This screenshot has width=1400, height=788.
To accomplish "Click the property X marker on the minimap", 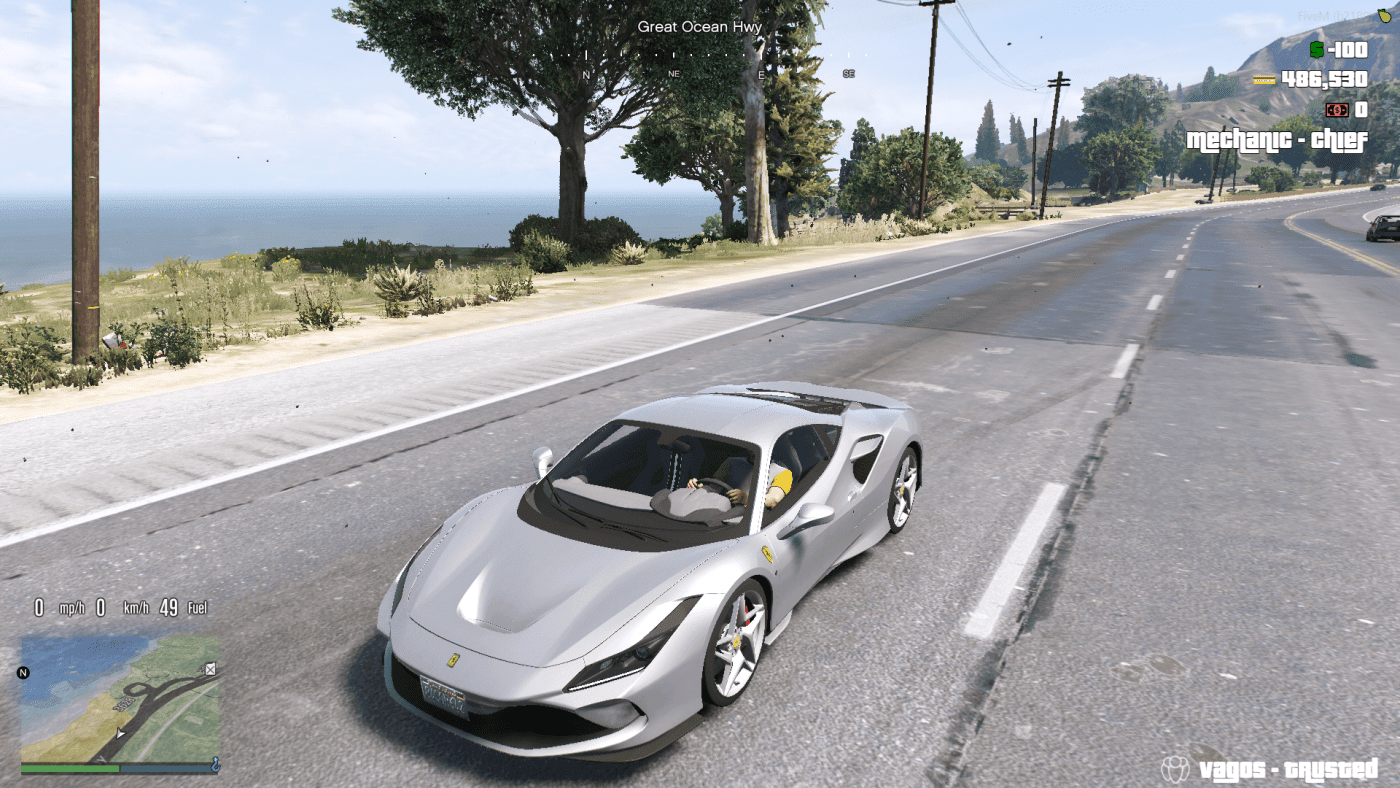I will point(210,670).
